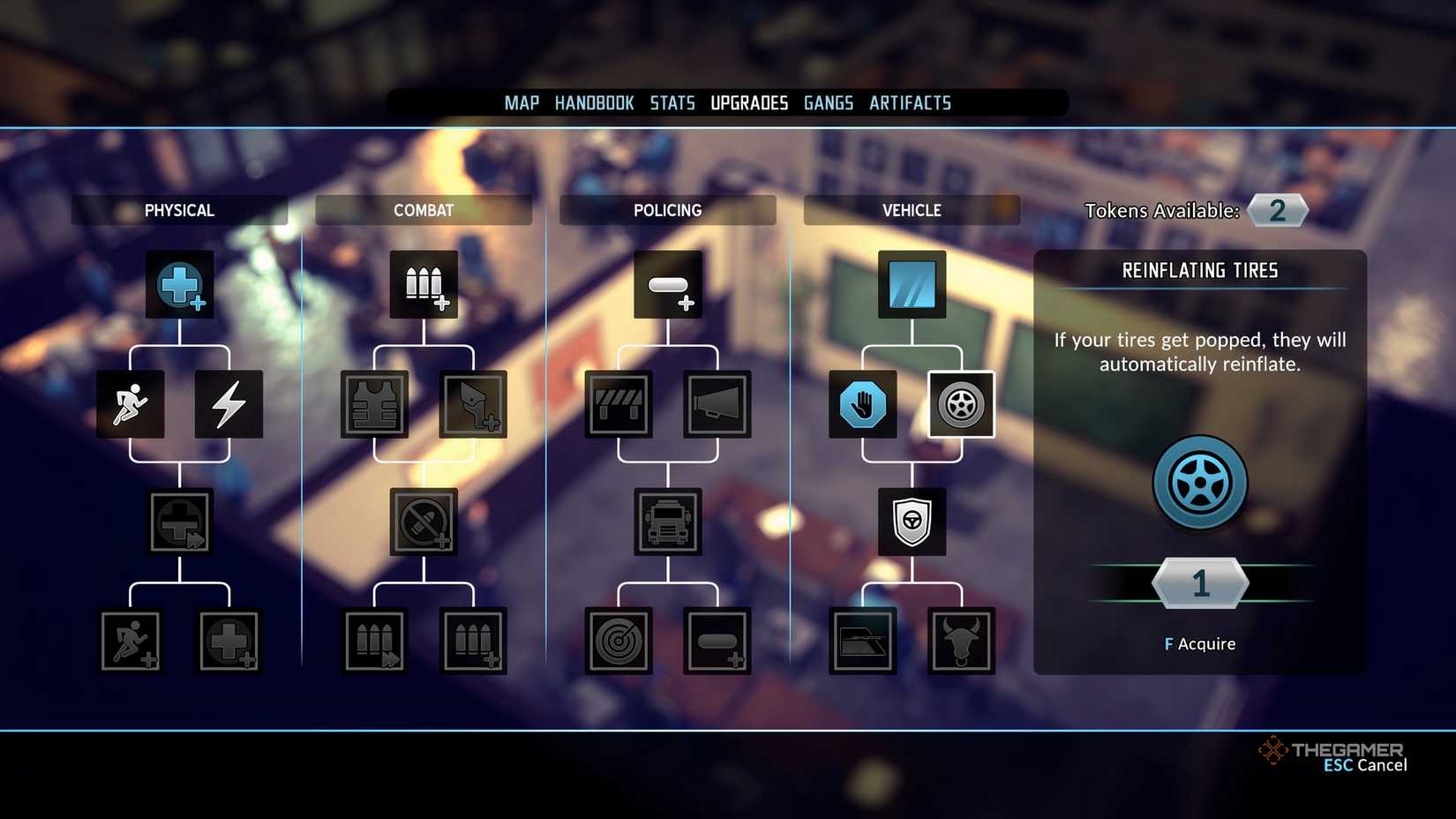1456x819 pixels.
Task: Switch to the MAP tab
Action: (x=521, y=102)
